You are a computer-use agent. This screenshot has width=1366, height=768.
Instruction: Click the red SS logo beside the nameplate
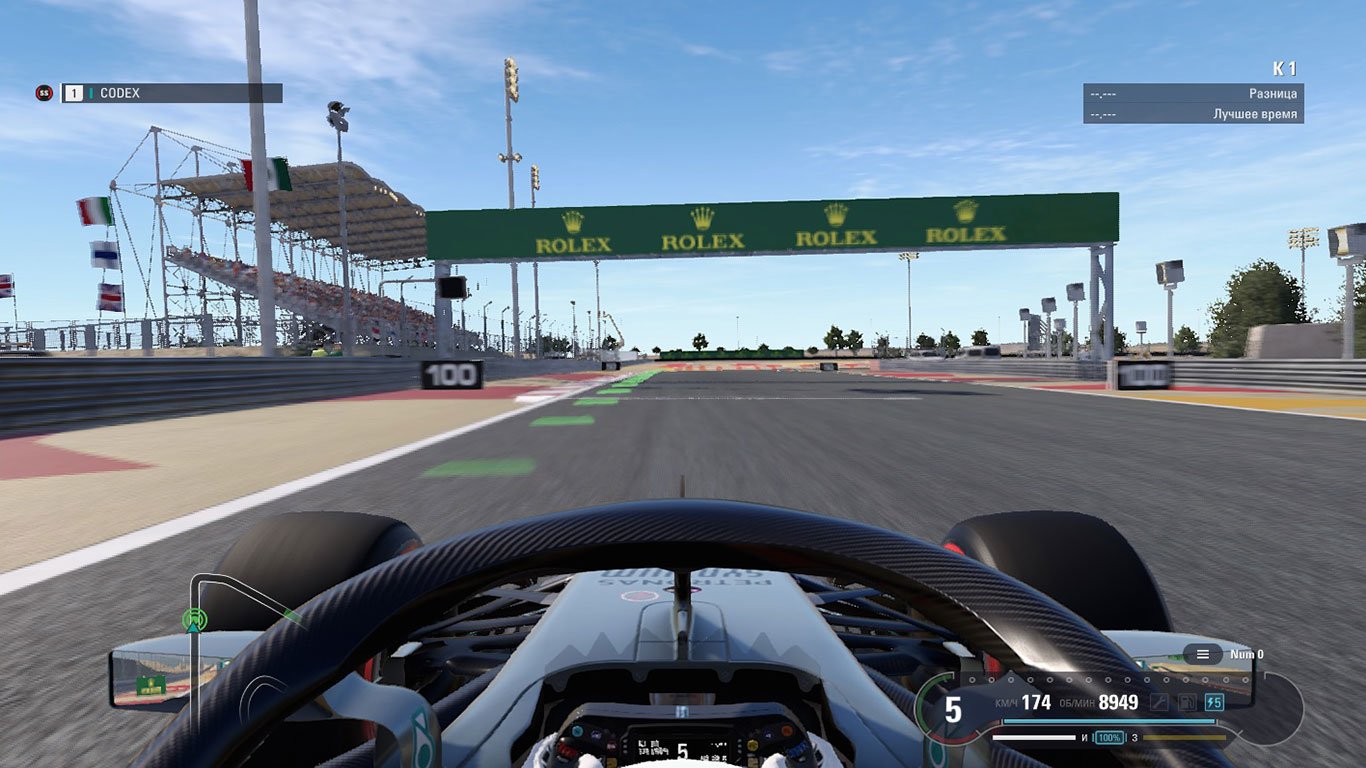(x=43, y=94)
